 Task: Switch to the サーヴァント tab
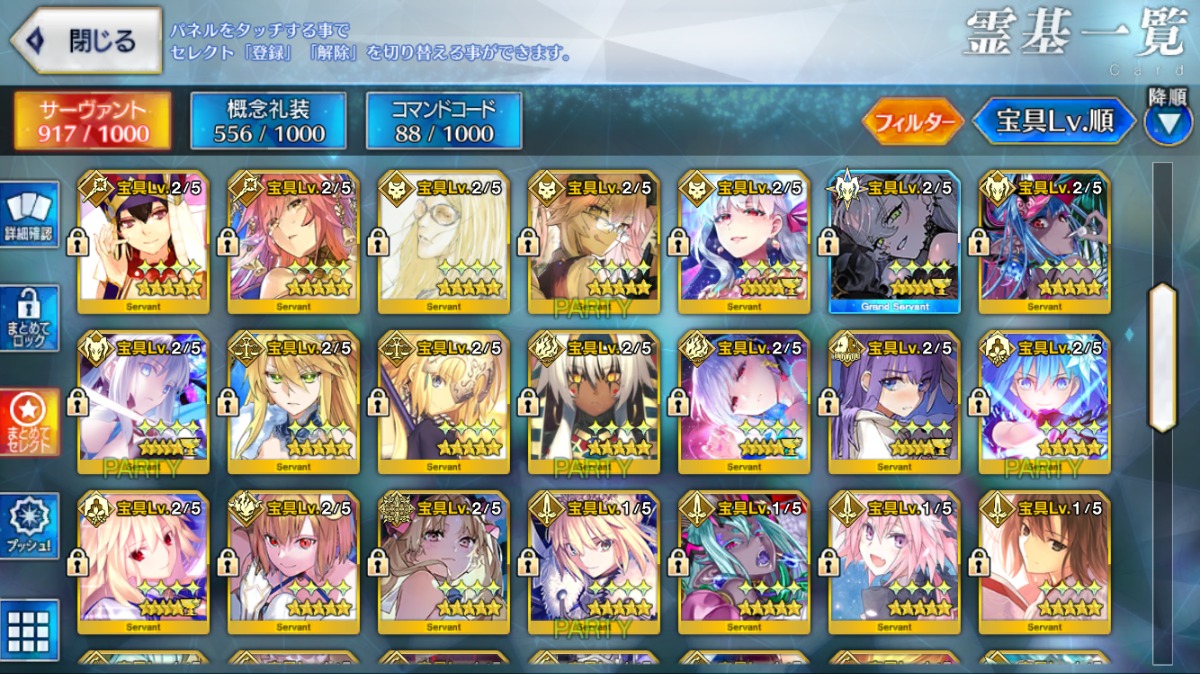tap(92, 121)
